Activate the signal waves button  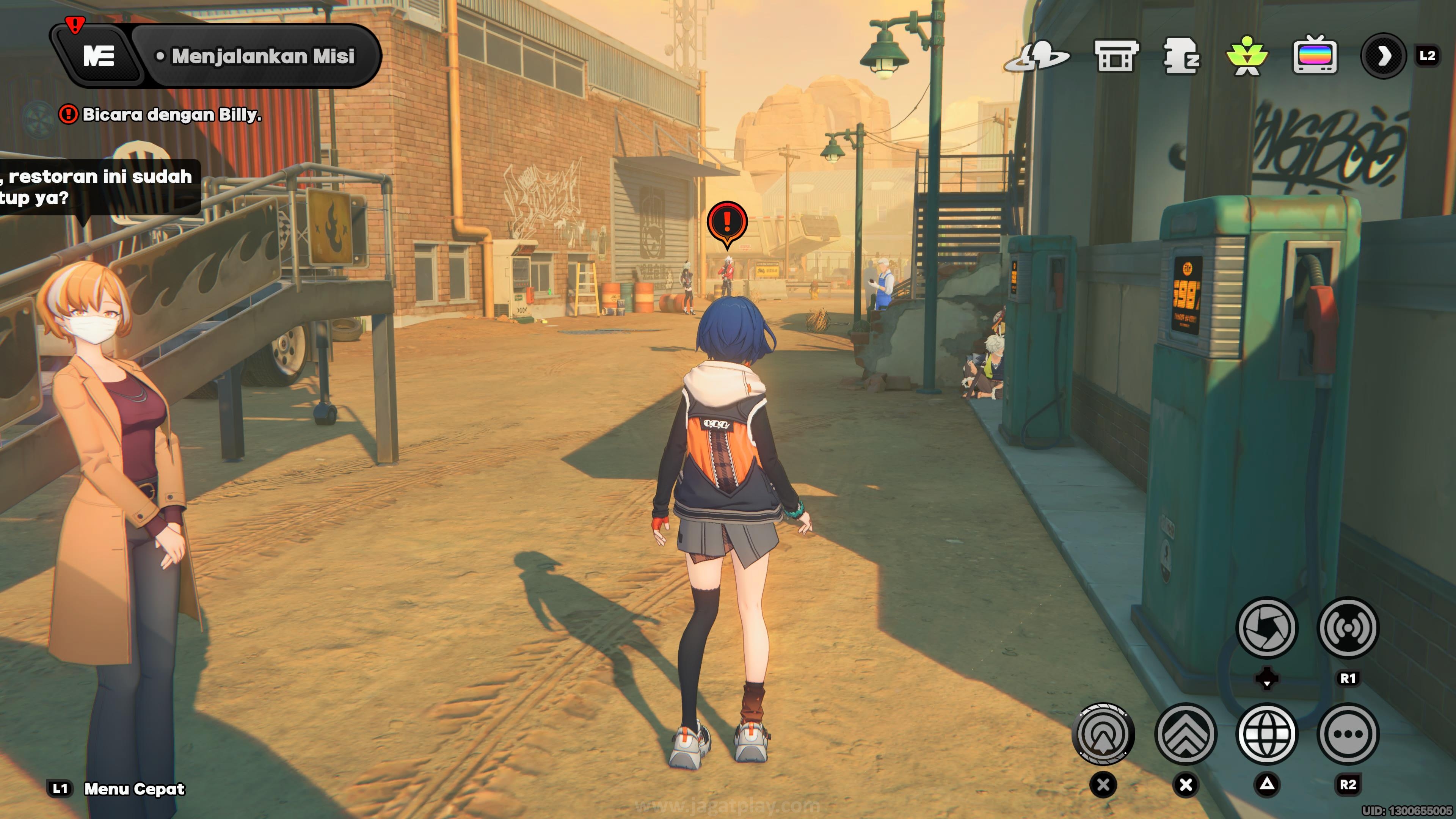point(1348,628)
